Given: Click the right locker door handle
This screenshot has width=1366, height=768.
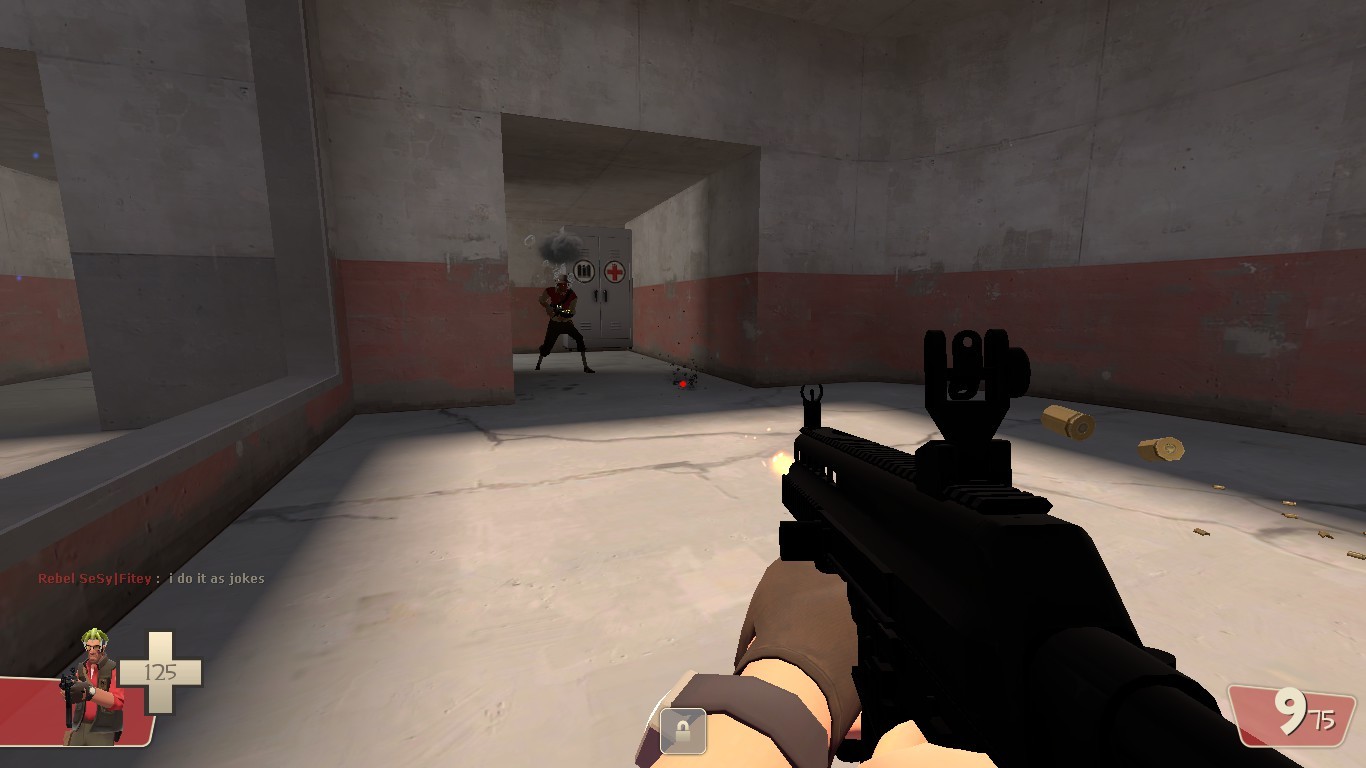Looking at the screenshot, I should tap(605, 295).
